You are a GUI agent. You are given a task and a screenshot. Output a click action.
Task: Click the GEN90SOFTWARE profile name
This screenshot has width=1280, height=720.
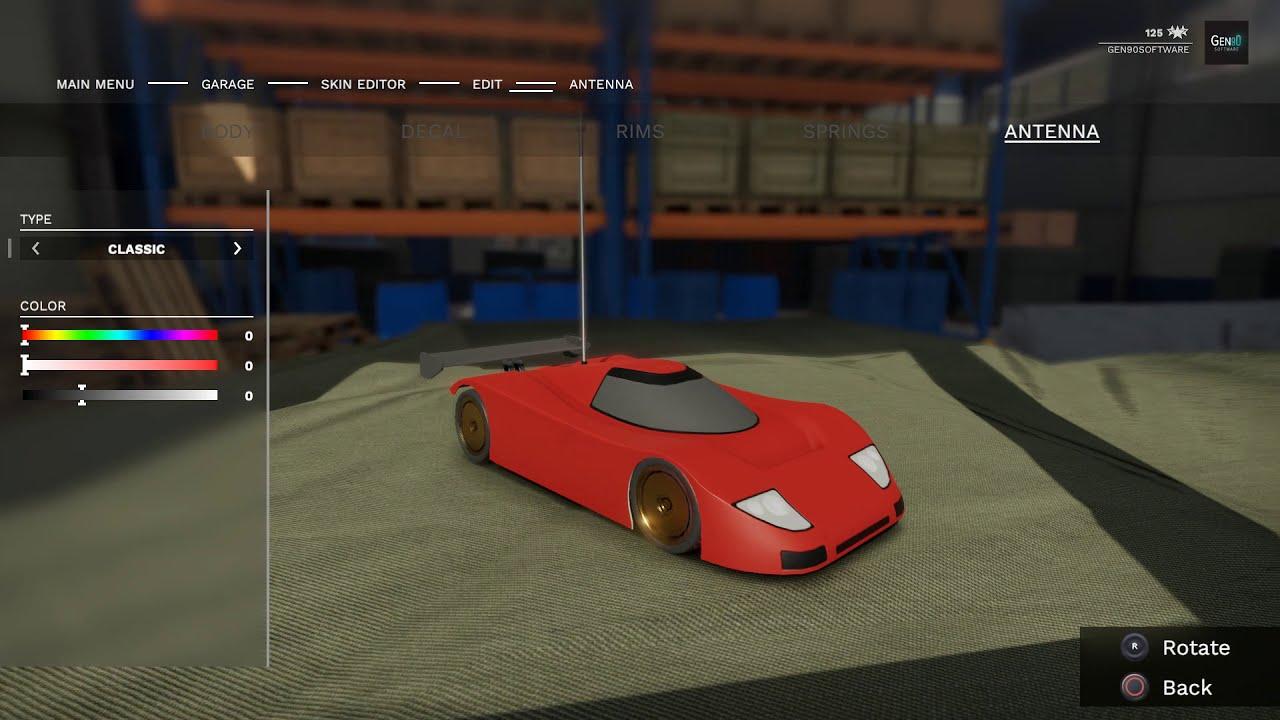1148,47
